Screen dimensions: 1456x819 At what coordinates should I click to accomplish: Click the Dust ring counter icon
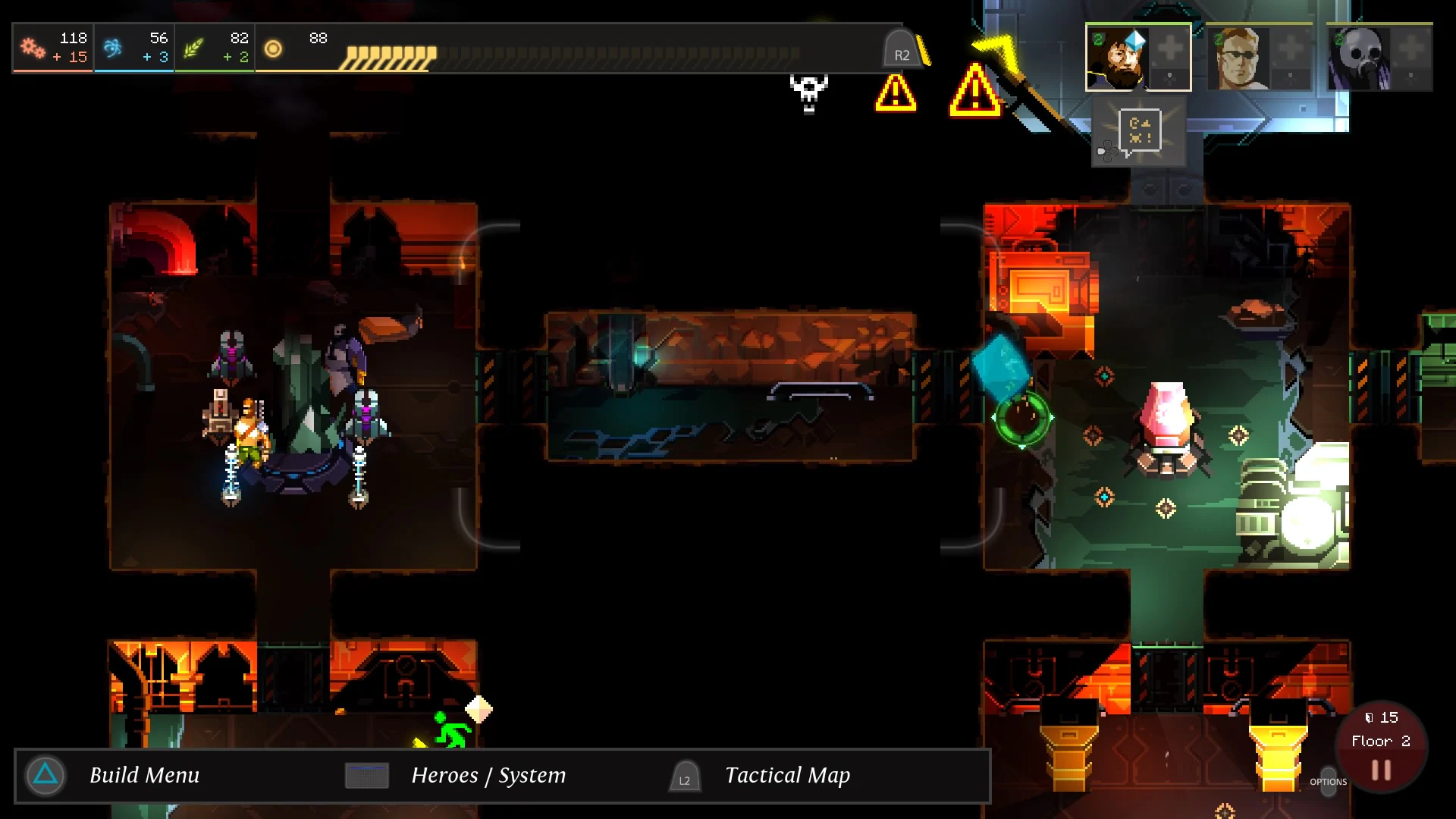pyautogui.click(x=273, y=49)
